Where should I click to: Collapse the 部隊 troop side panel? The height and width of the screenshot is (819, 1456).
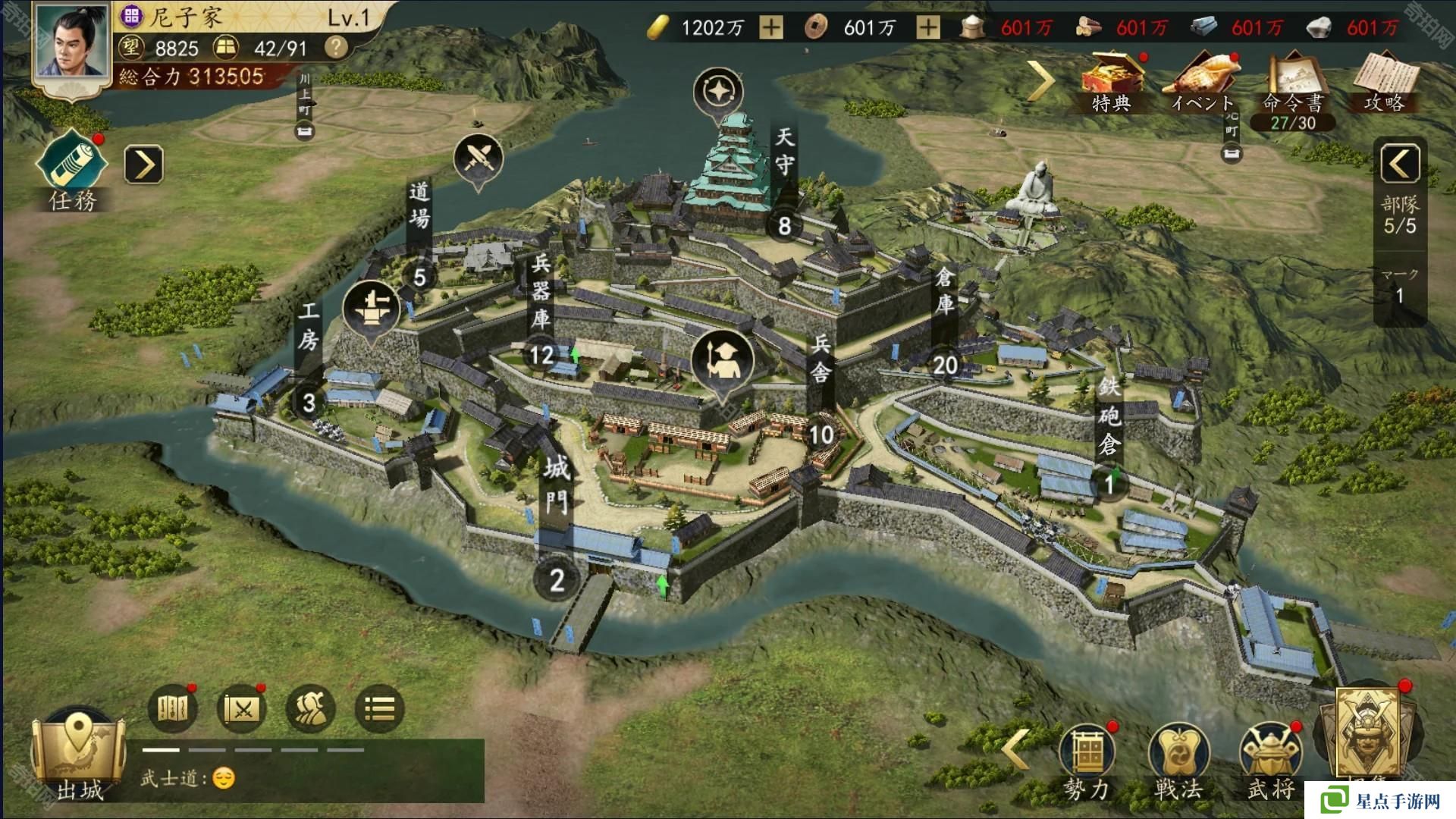tap(1400, 164)
